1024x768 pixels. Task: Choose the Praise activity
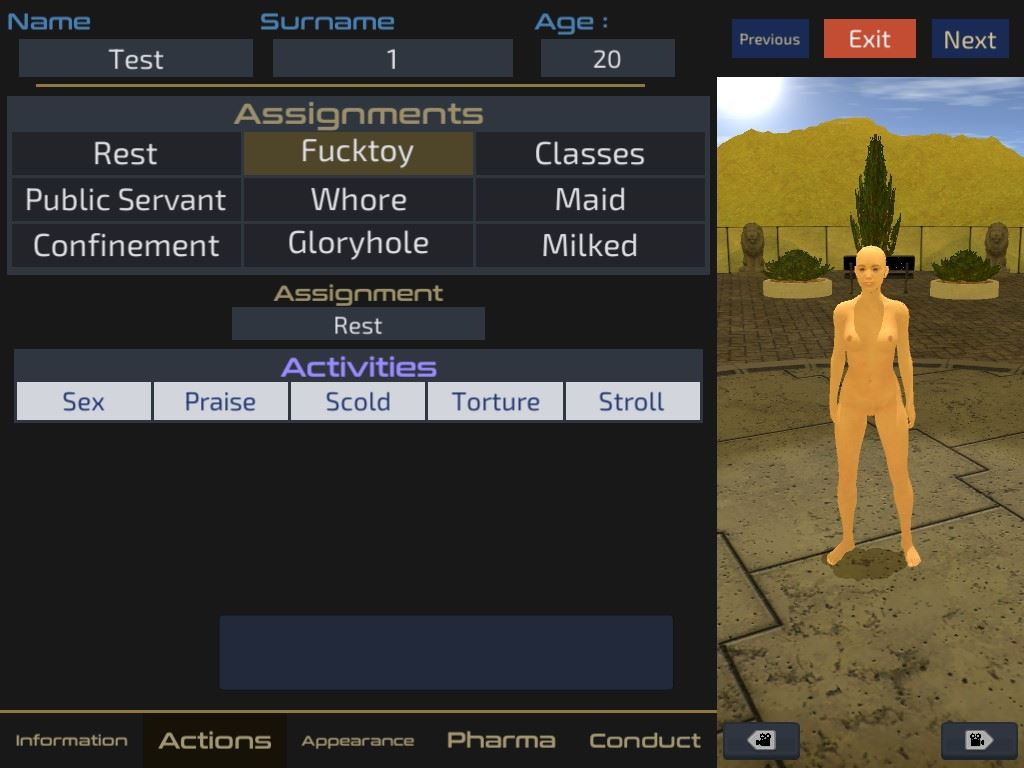coord(220,401)
